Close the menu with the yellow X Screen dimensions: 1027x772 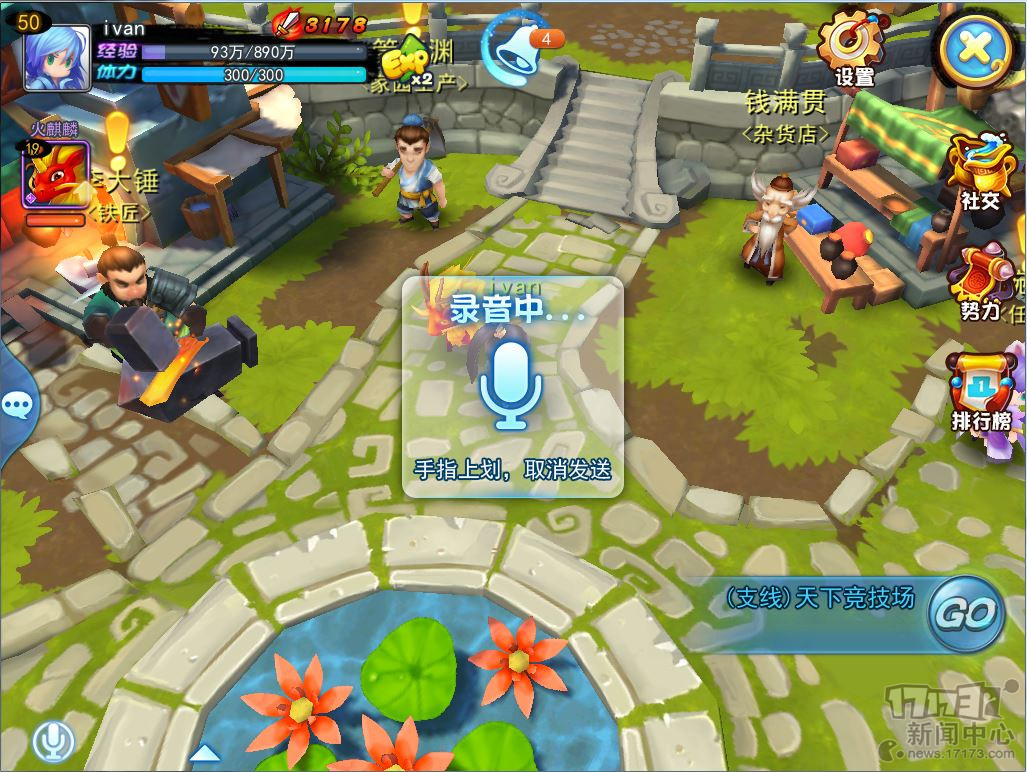pos(975,46)
